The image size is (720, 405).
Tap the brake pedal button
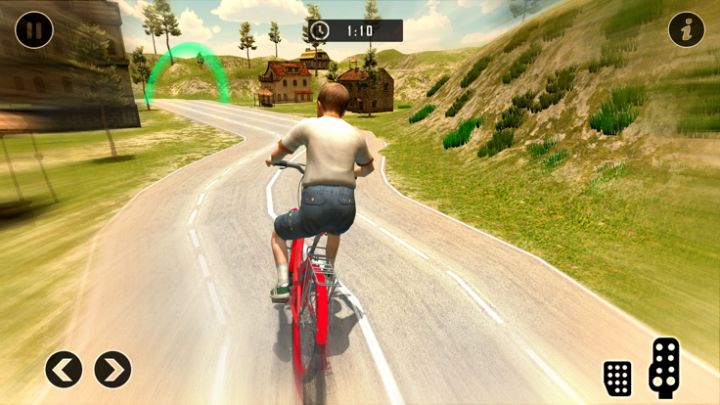click(618, 377)
